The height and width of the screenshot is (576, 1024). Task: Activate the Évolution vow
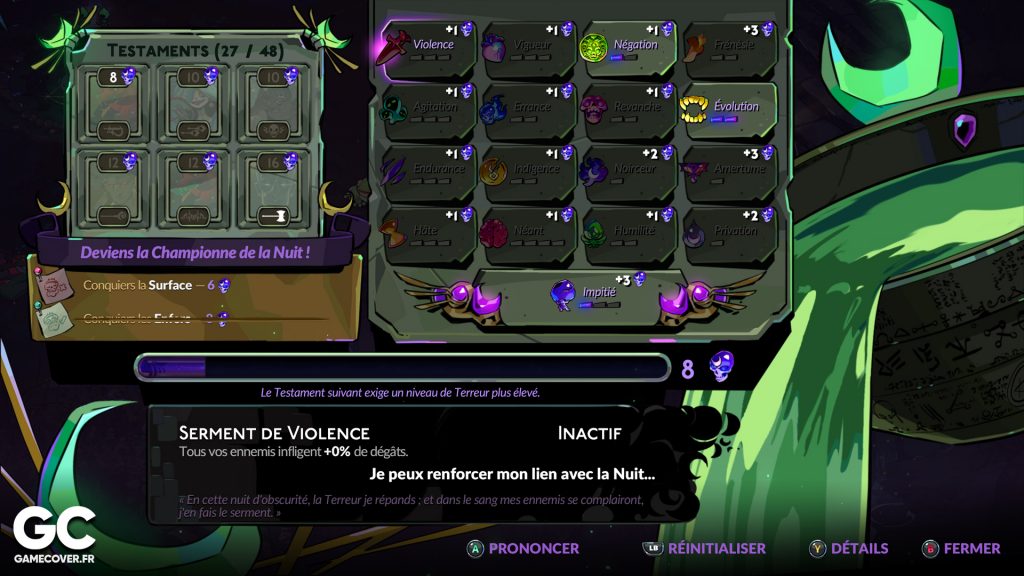pyautogui.click(x=728, y=110)
